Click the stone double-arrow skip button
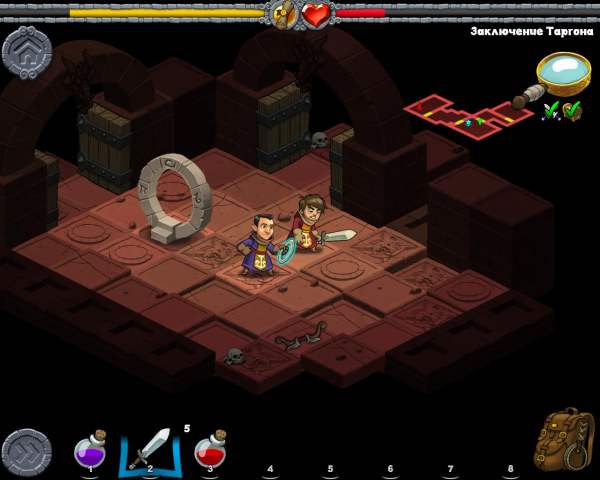 pyautogui.click(x=27, y=453)
